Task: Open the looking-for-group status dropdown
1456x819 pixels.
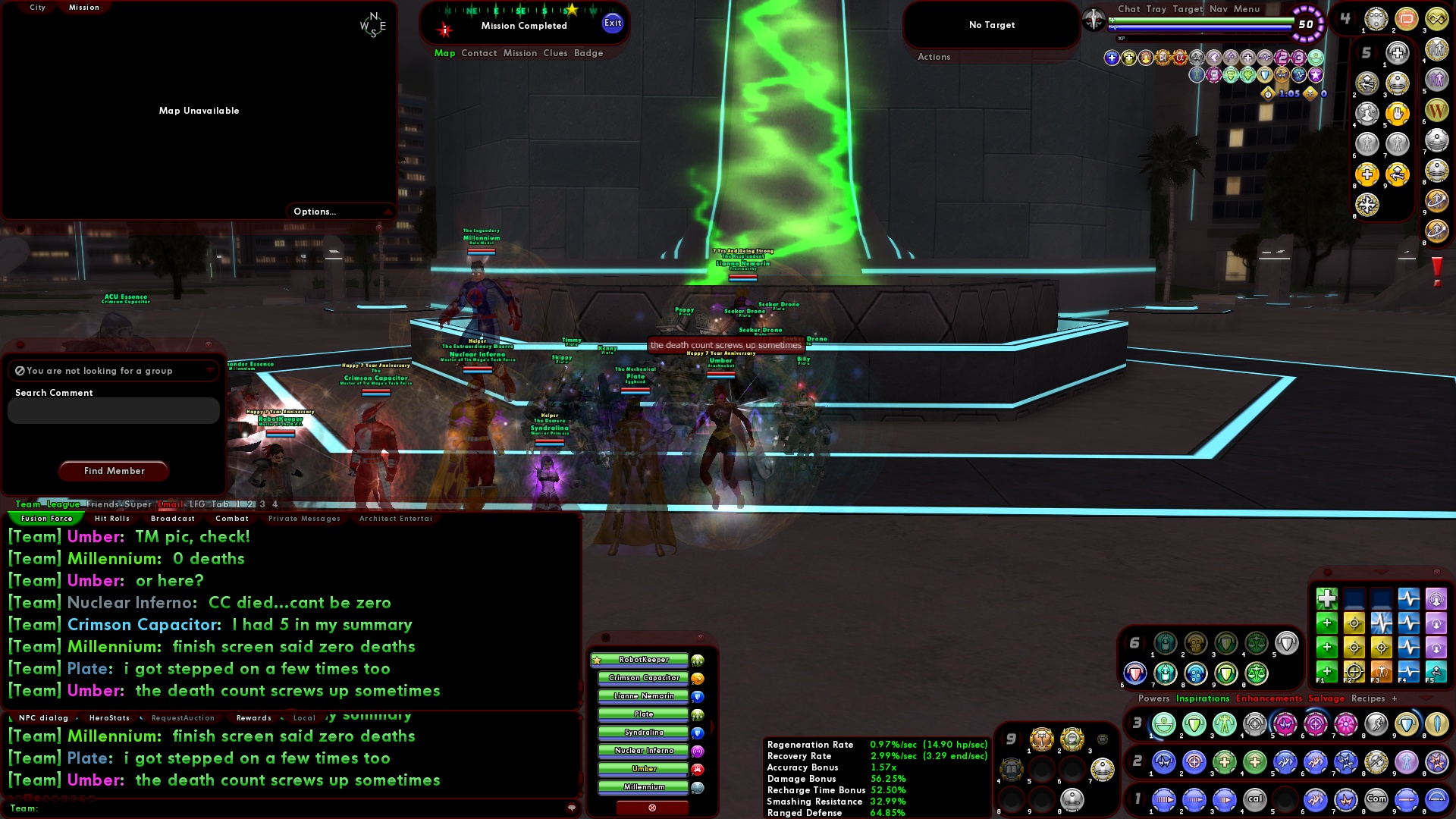Action: point(211,371)
